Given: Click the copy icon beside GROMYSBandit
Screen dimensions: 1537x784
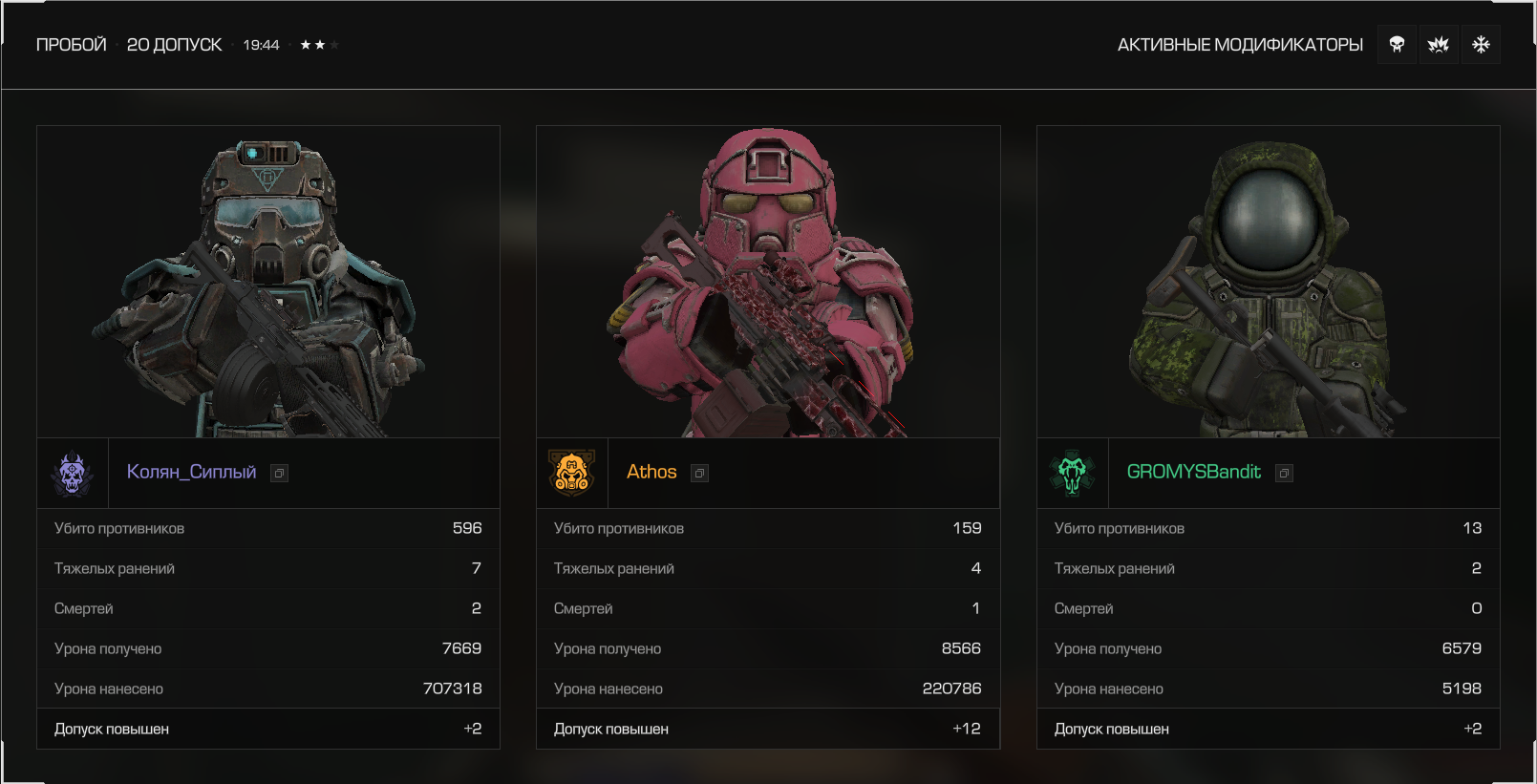Looking at the screenshot, I should (x=1285, y=474).
